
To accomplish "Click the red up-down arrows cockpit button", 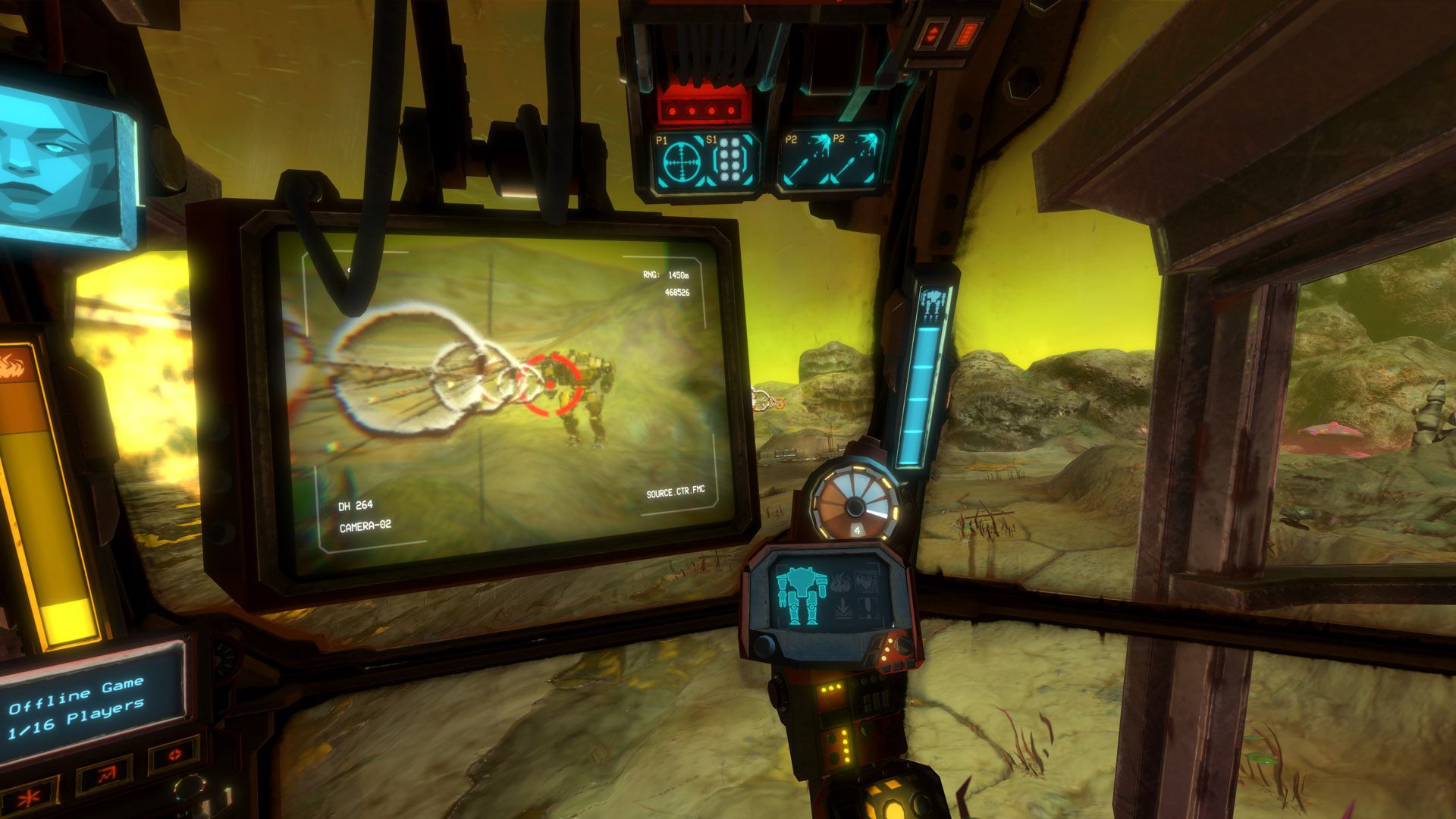I will tap(932, 35).
